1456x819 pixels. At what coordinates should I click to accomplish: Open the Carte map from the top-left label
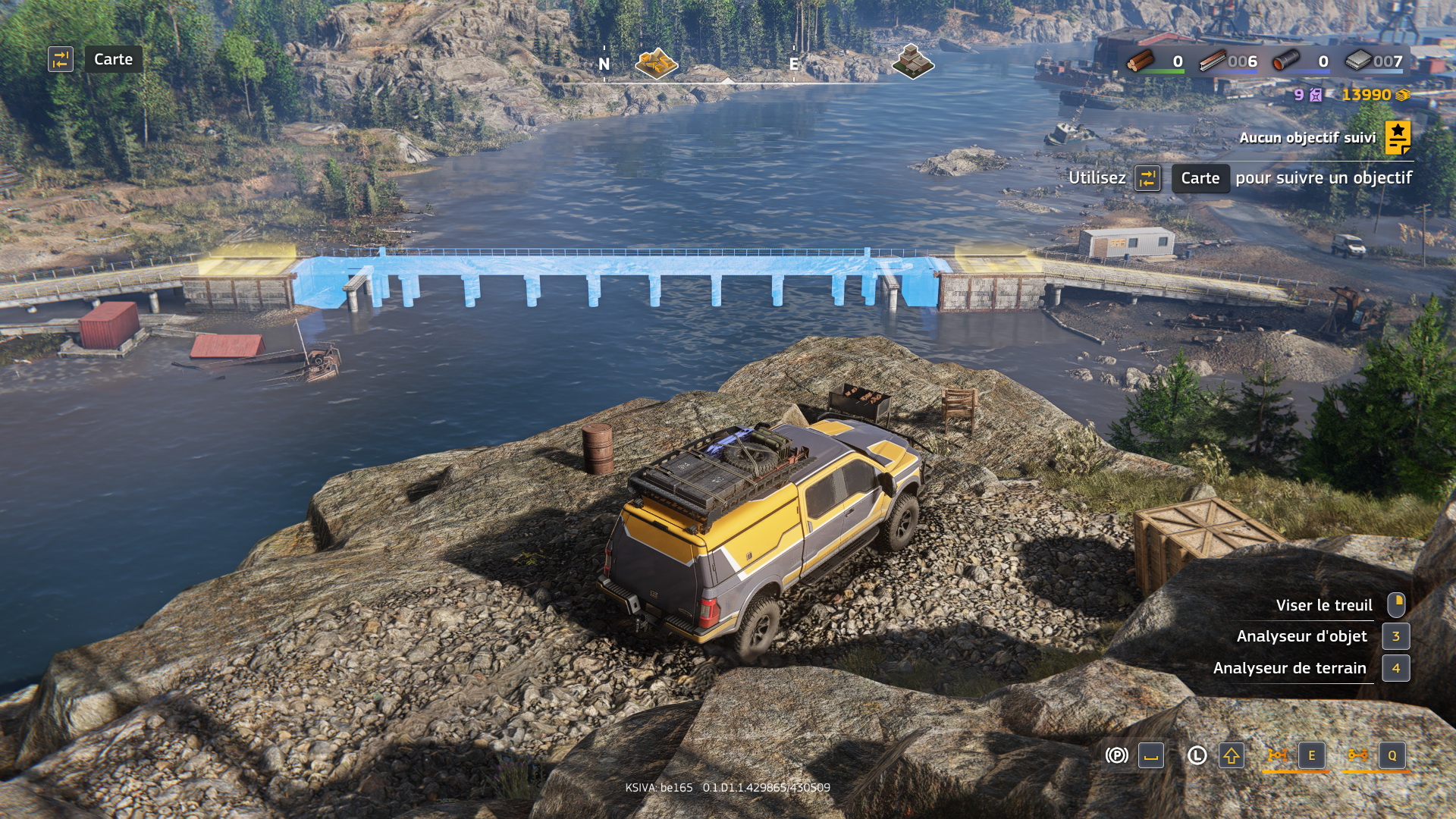point(113,59)
